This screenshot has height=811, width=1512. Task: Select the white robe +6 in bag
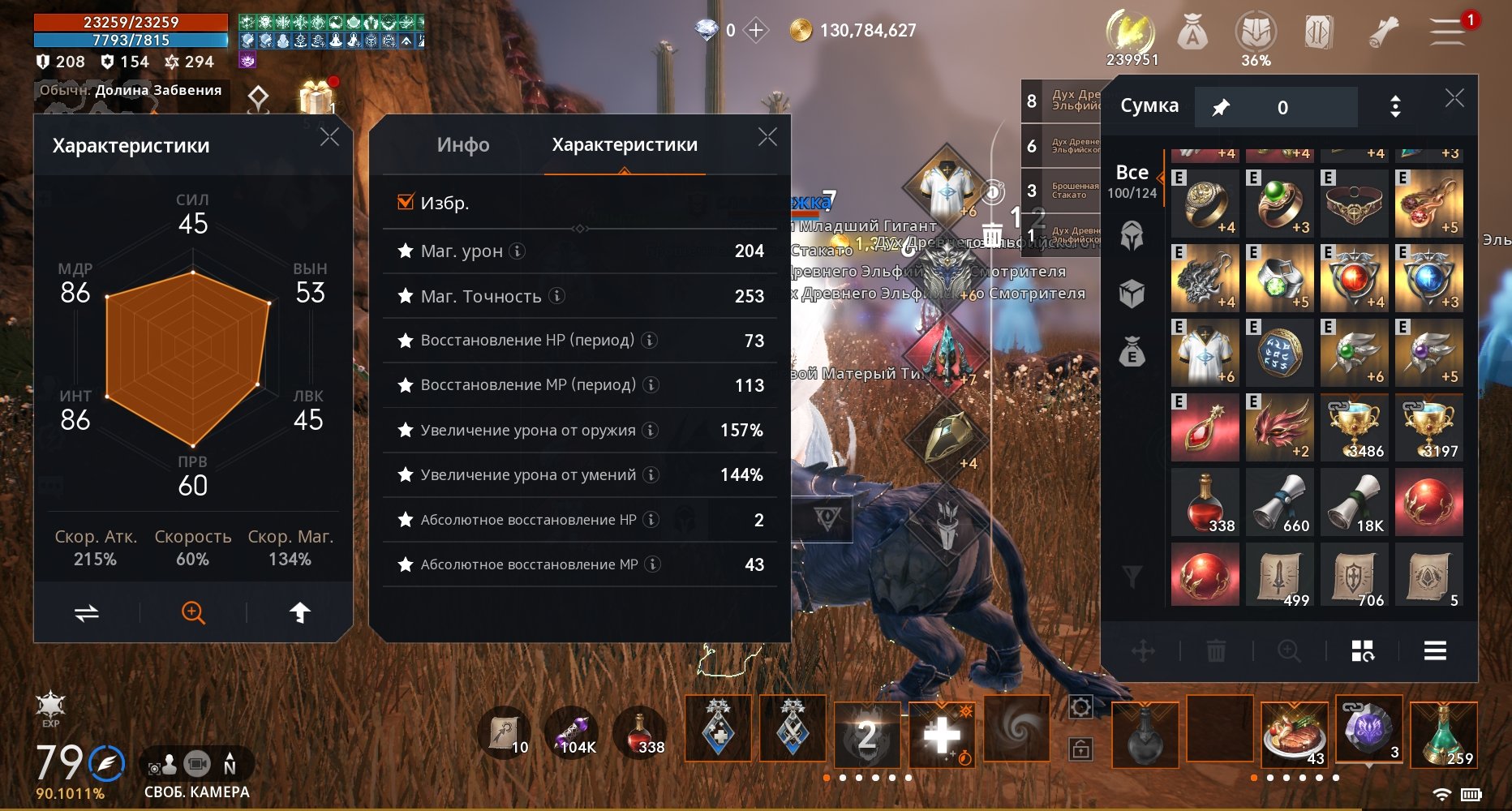(x=1205, y=352)
